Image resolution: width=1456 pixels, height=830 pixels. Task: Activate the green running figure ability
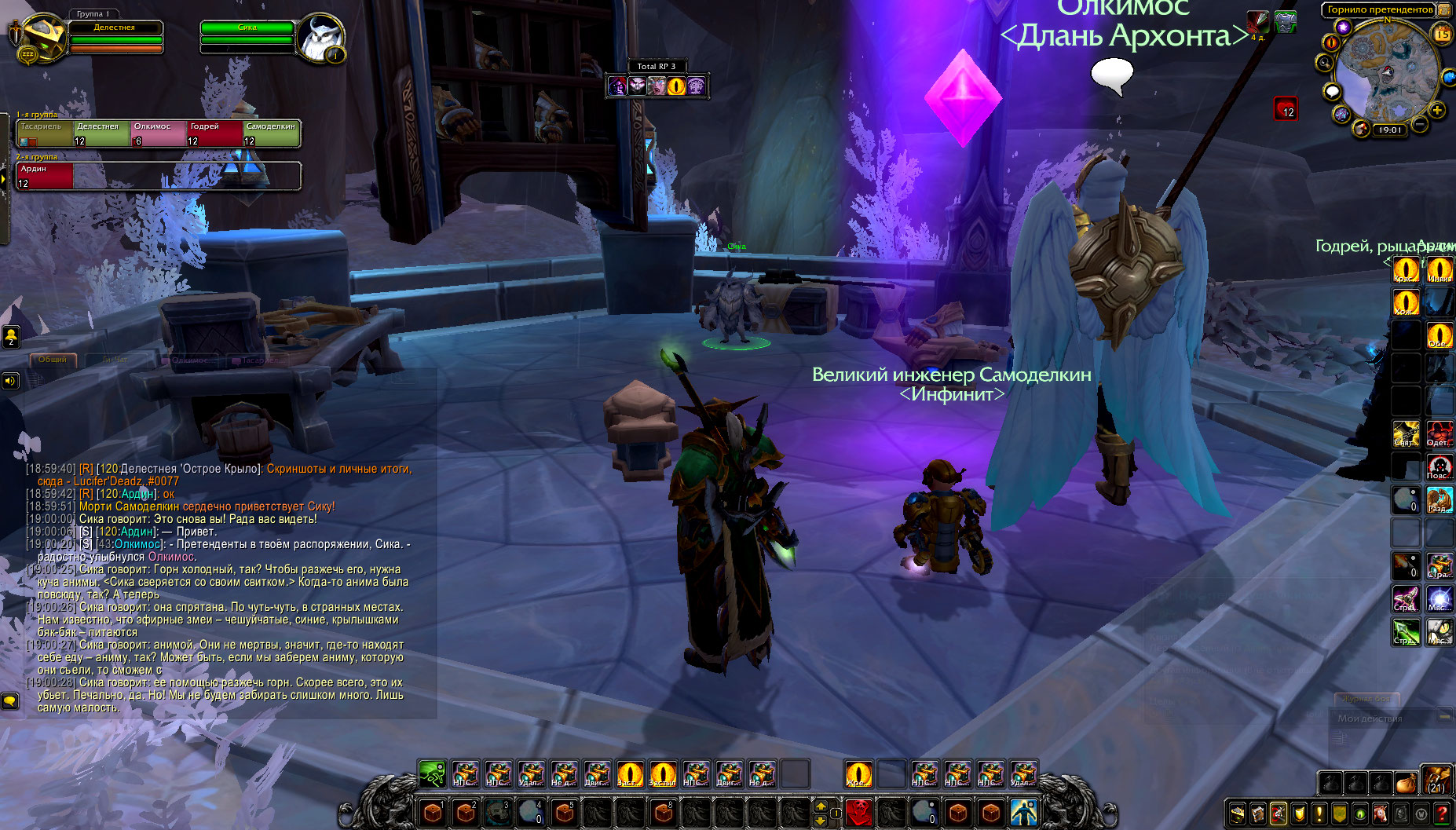click(432, 774)
